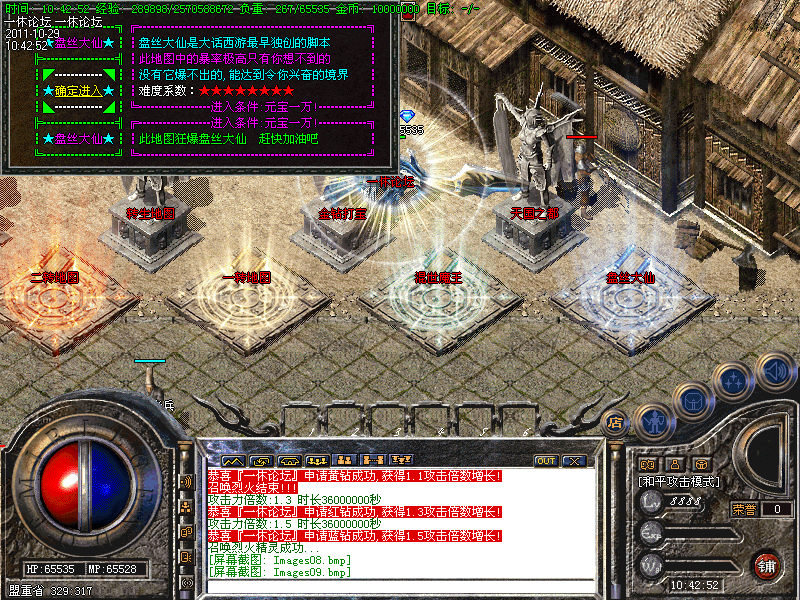Click the small person icon button
This screenshot has height=600, width=800.
(x=674, y=464)
